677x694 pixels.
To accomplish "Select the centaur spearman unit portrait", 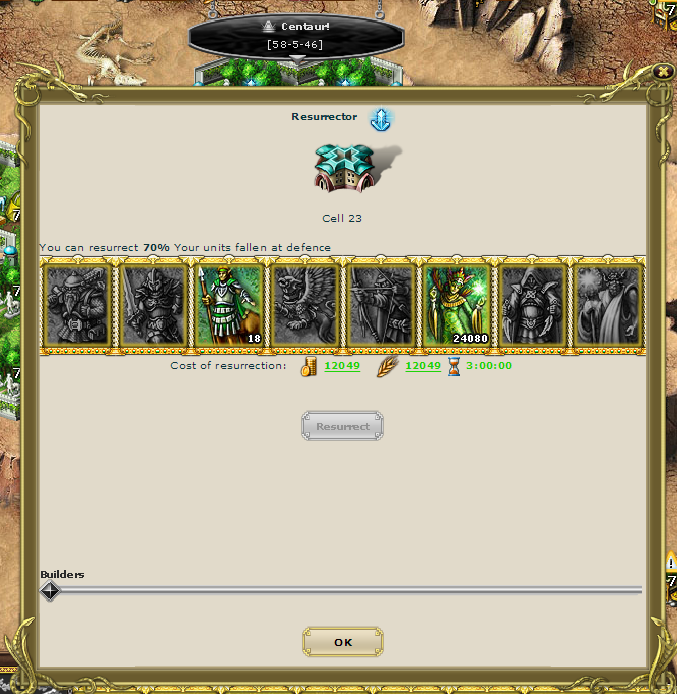I will 229,305.
